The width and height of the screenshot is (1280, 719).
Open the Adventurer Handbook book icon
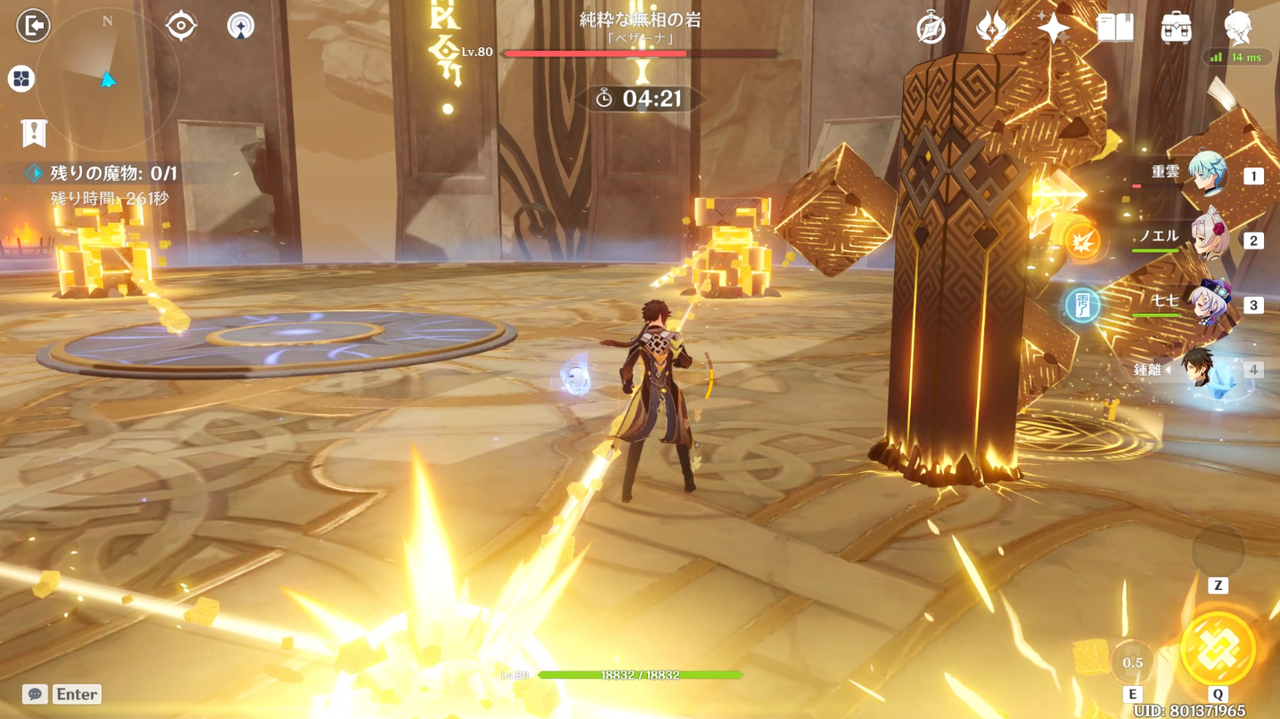(1115, 28)
